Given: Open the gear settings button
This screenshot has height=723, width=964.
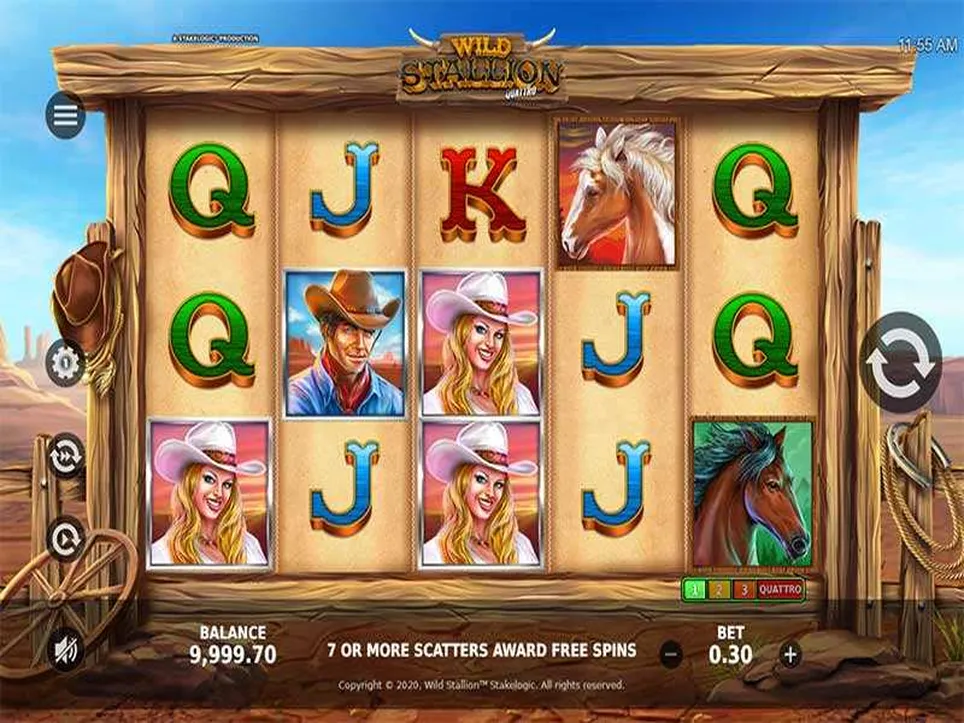Looking at the screenshot, I should (65, 363).
